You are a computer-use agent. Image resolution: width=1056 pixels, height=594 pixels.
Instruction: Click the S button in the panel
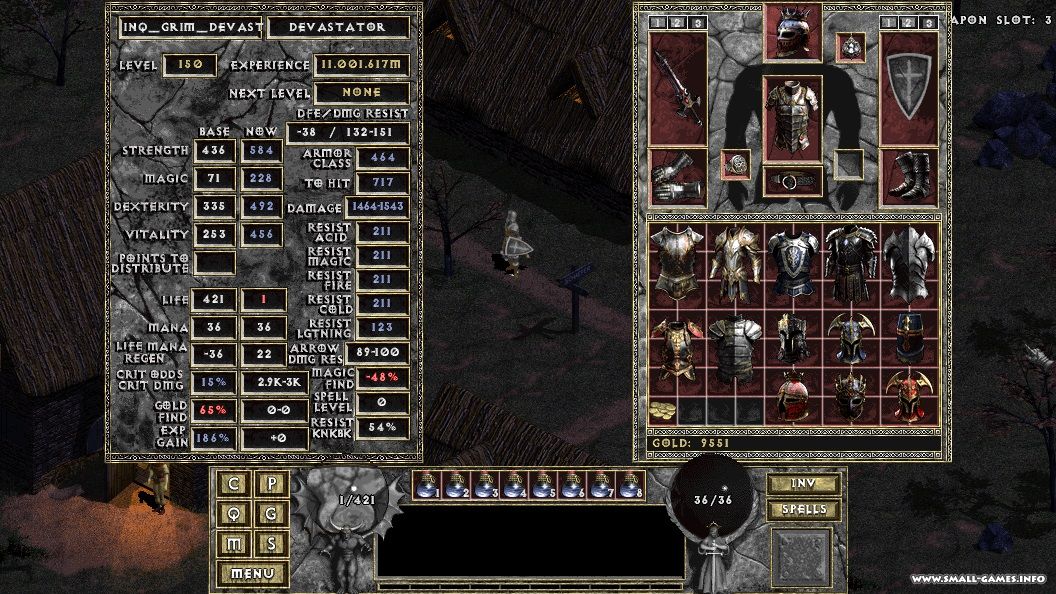coord(272,543)
